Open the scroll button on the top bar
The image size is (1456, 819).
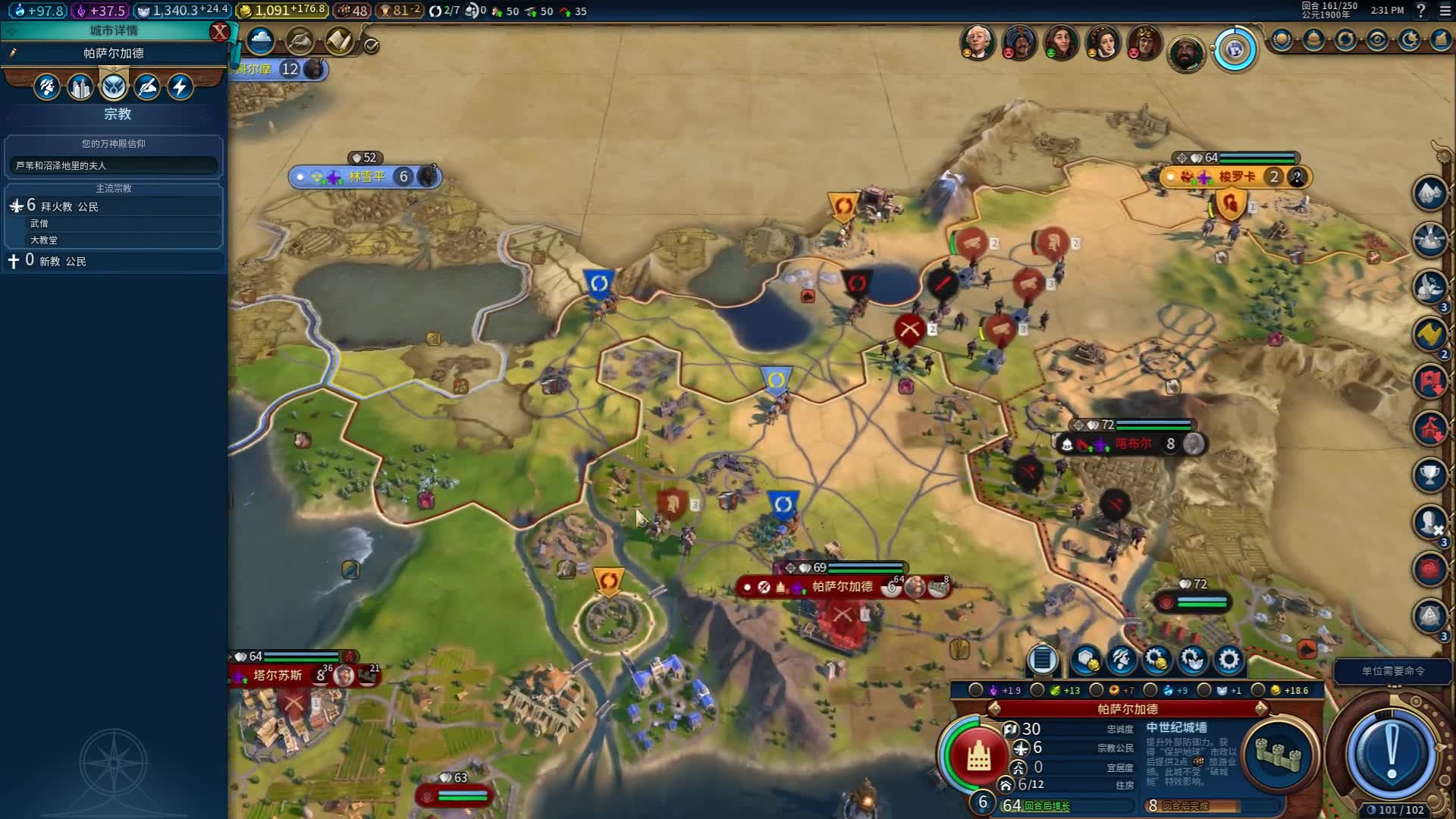[338, 41]
